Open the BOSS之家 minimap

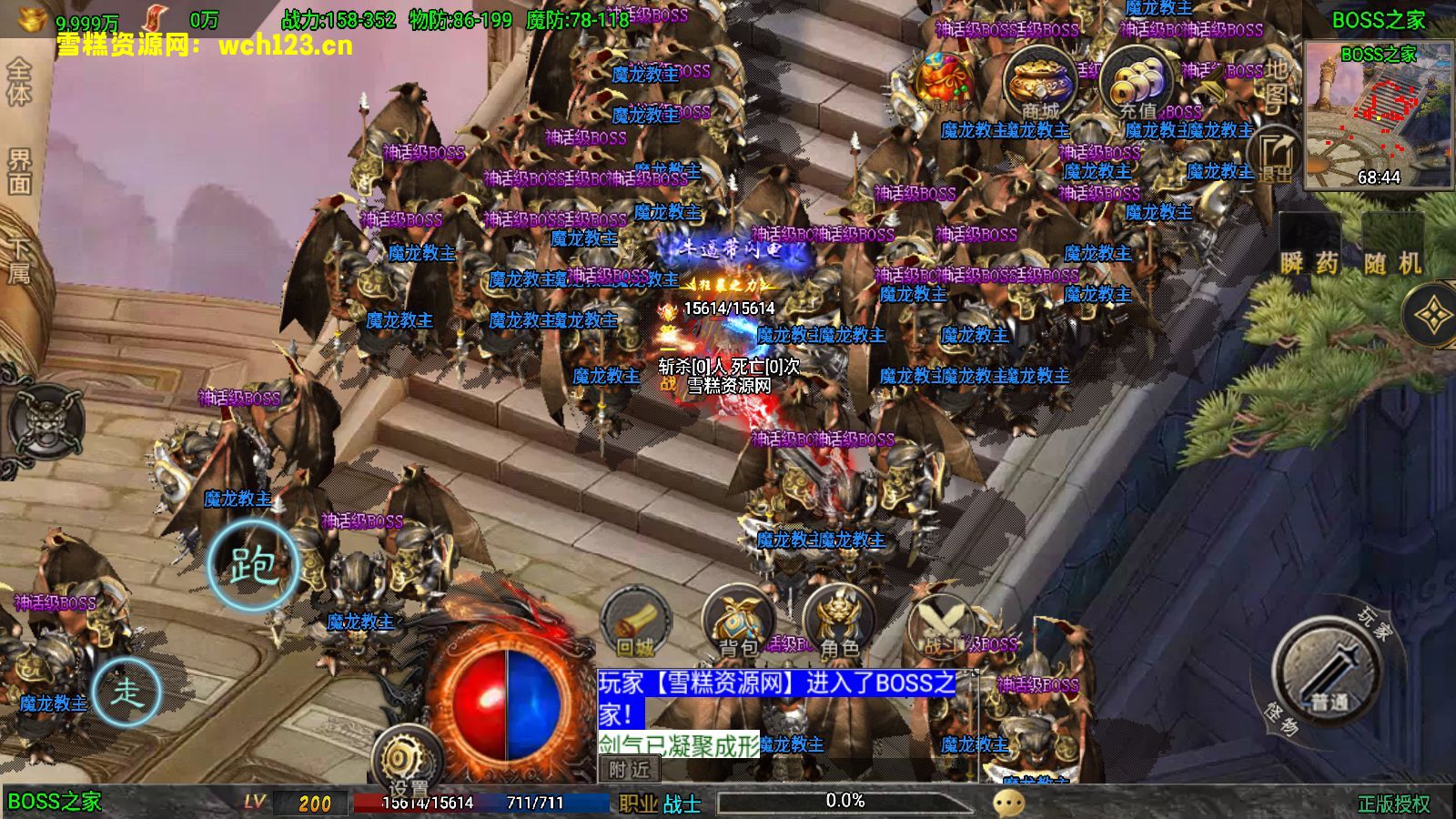coord(1378,115)
